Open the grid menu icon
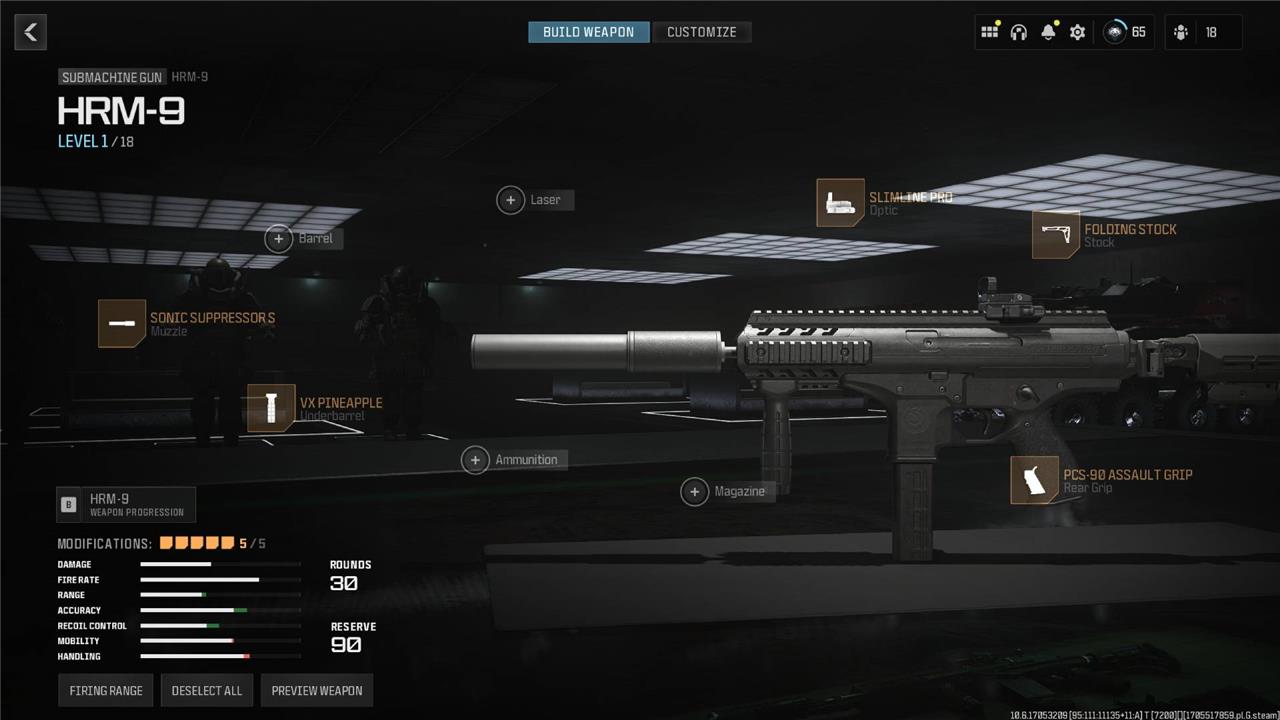1280x720 pixels. click(989, 32)
